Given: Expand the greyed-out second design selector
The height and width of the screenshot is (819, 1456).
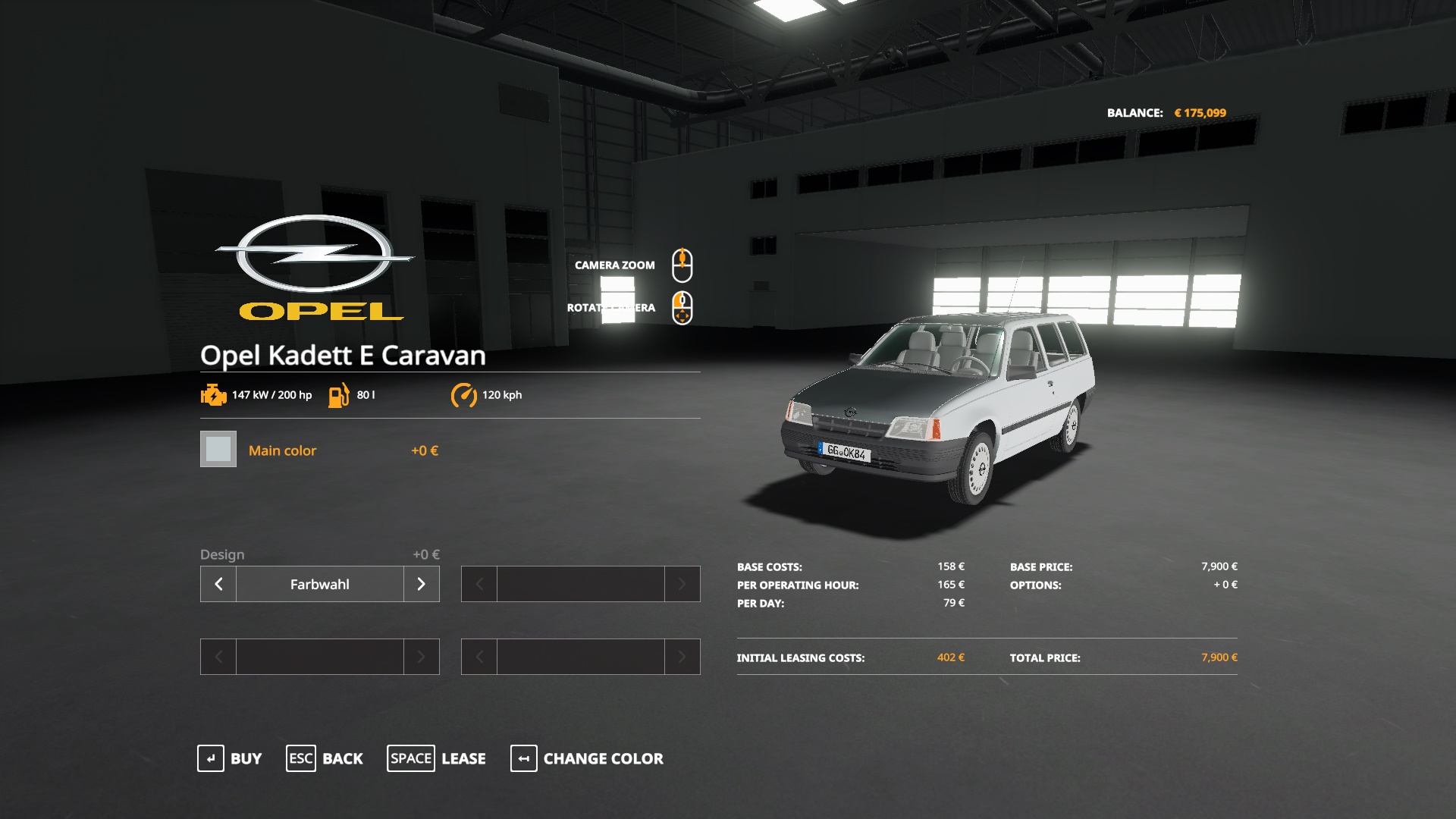Looking at the screenshot, I should click(x=580, y=584).
